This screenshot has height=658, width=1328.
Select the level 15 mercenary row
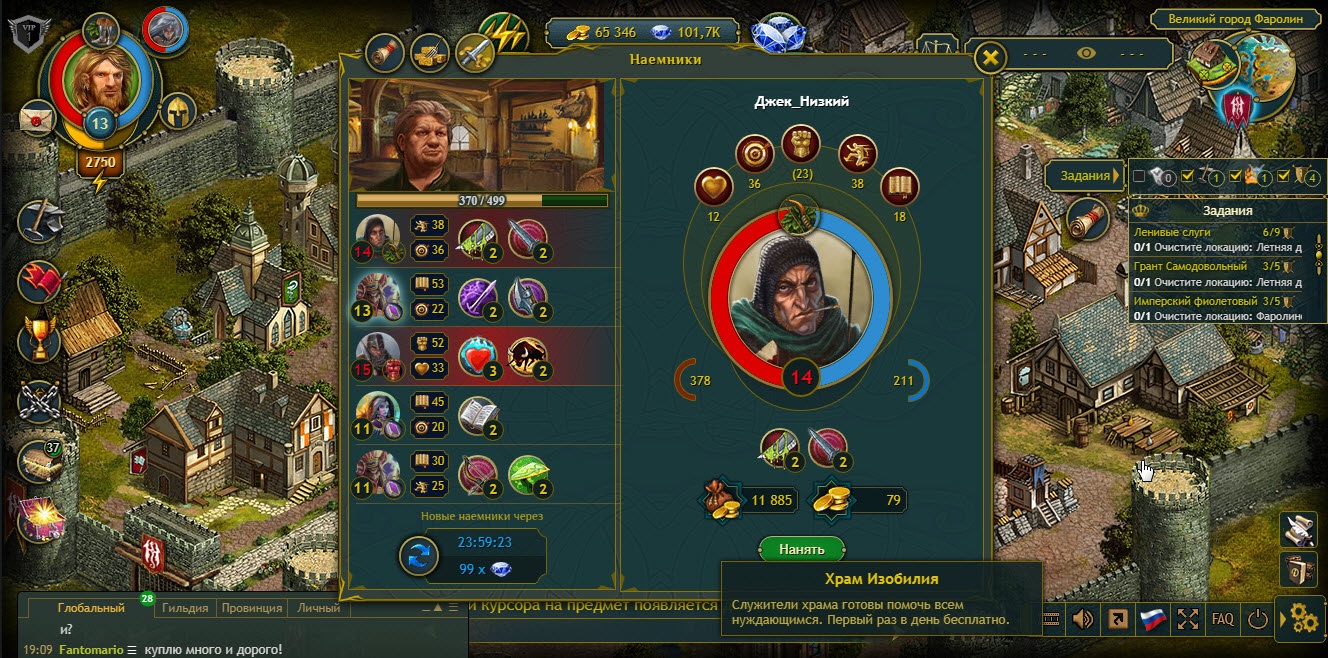click(x=480, y=356)
